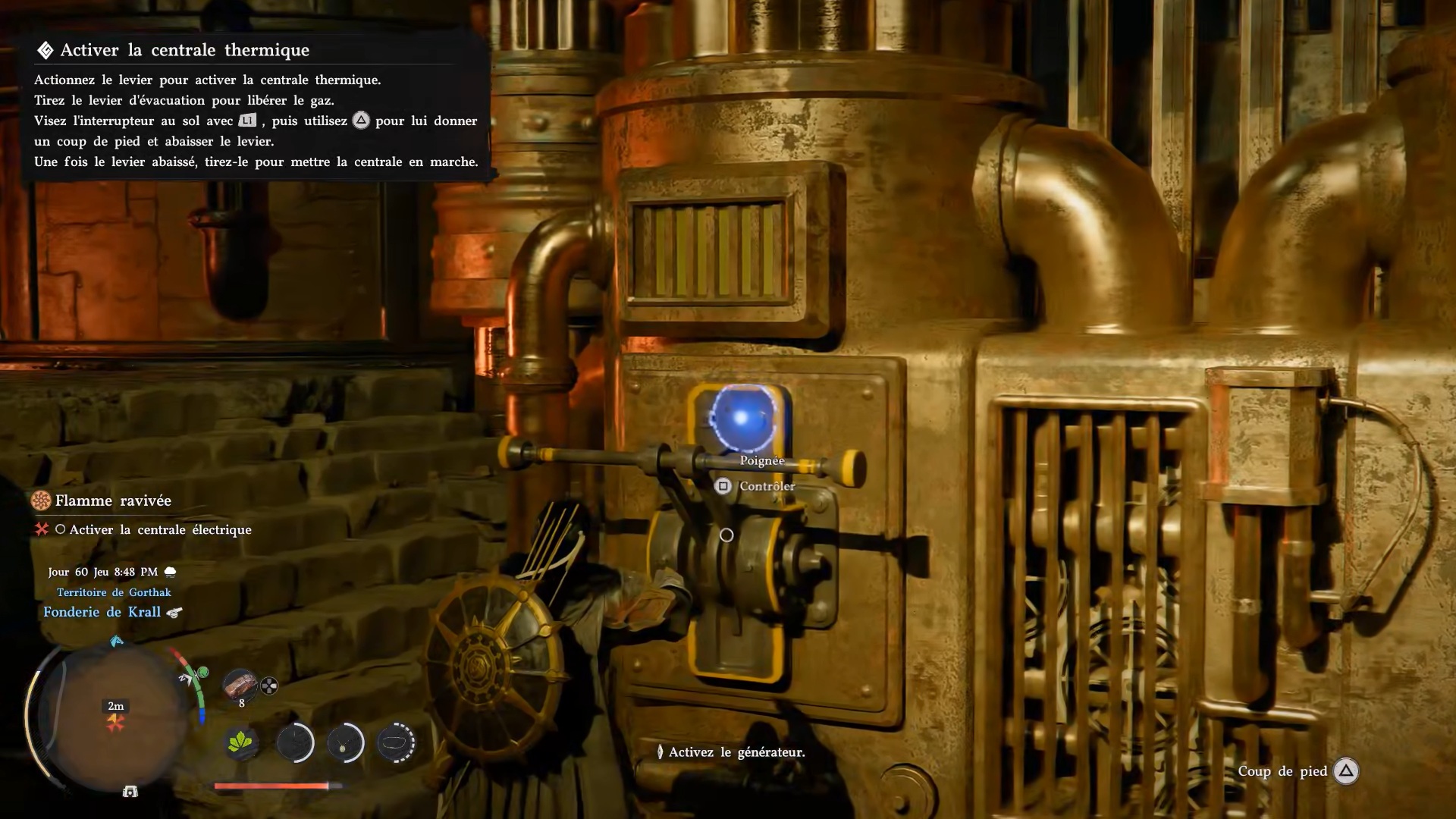Click the gate icon below the minimap
This screenshot has width=1456, height=819.
(130, 792)
